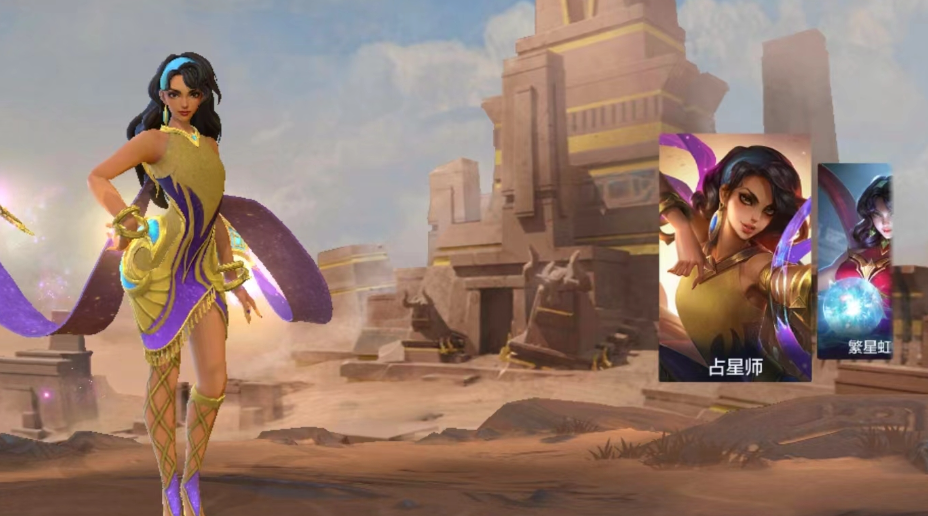This screenshot has width=928, height=516.
Task: Select the 占星师 skin card
Action: tap(735, 257)
